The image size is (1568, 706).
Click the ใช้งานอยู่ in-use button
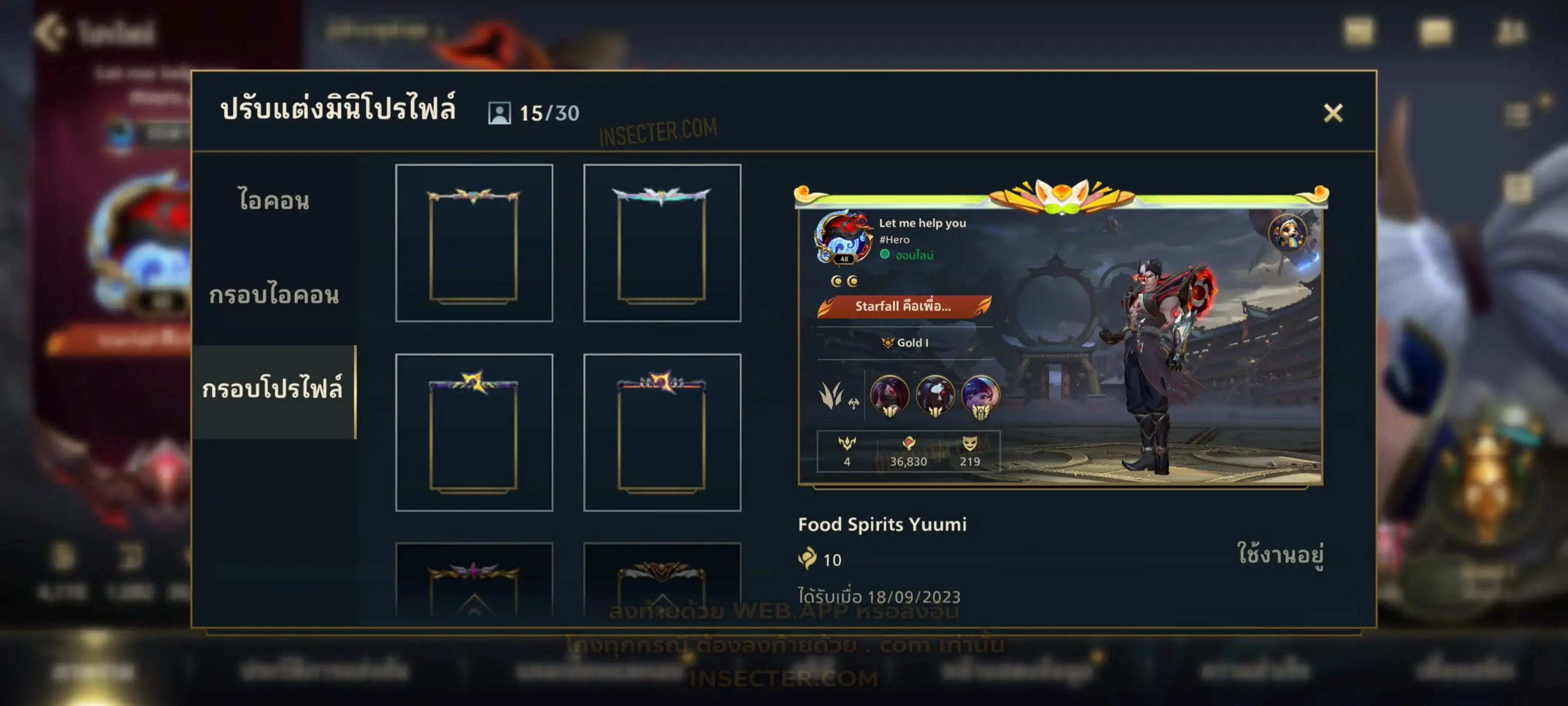click(x=1280, y=554)
